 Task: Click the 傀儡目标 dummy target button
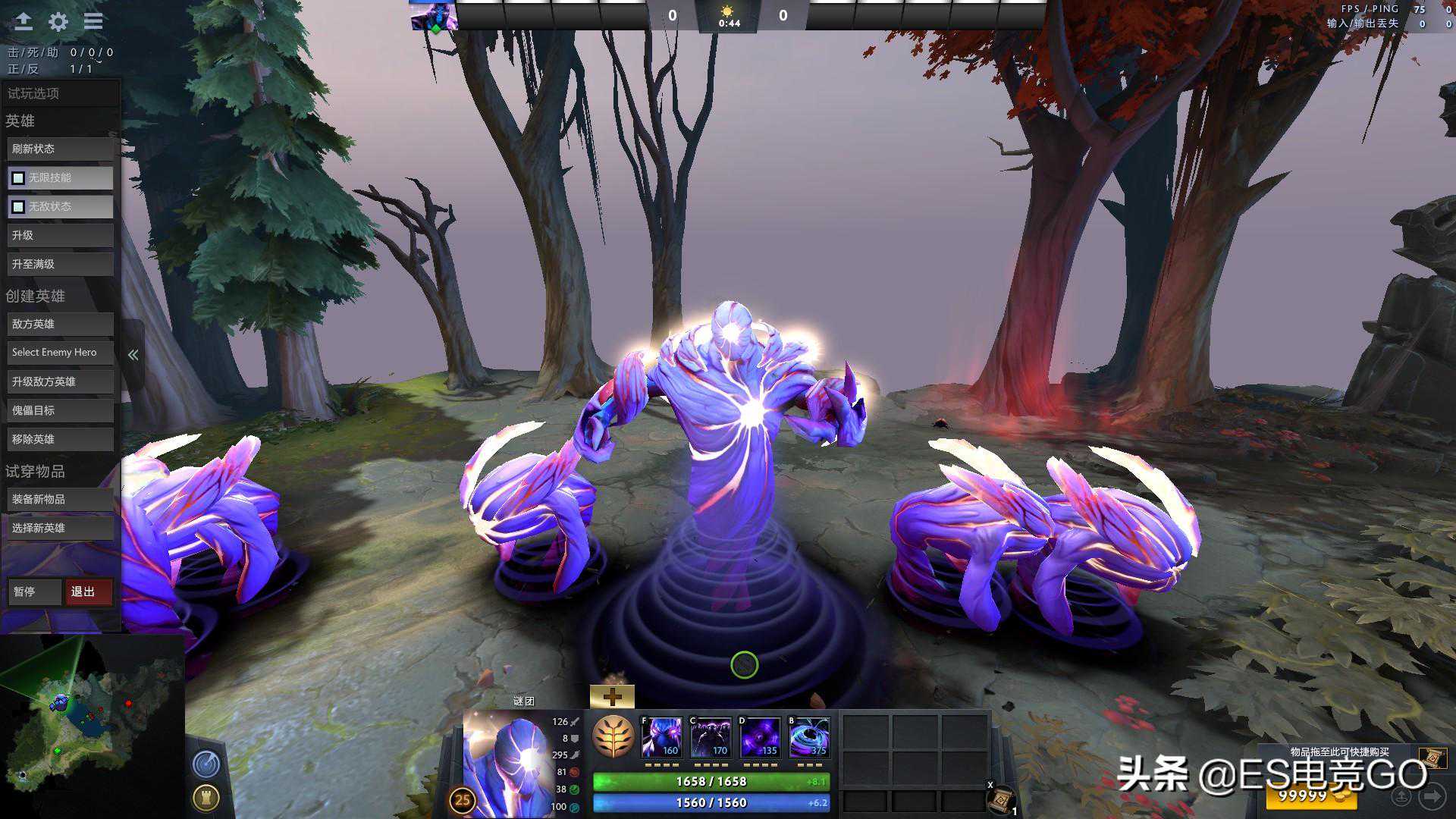pyautogui.click(x=60, y=410)
